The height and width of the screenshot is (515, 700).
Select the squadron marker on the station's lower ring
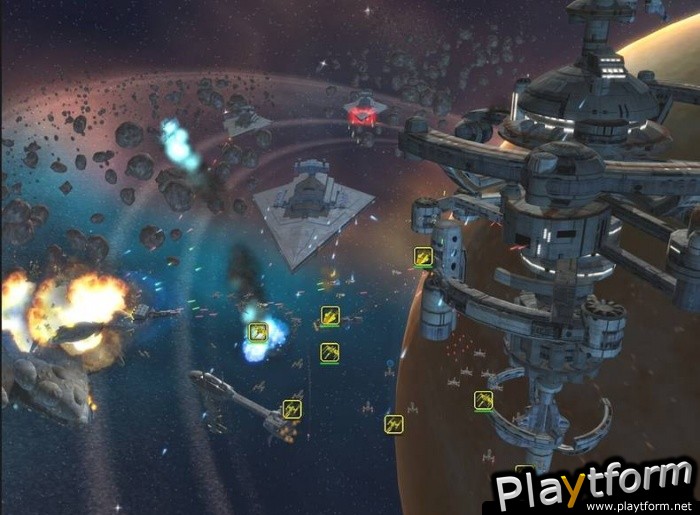click(x=483, y=400)
